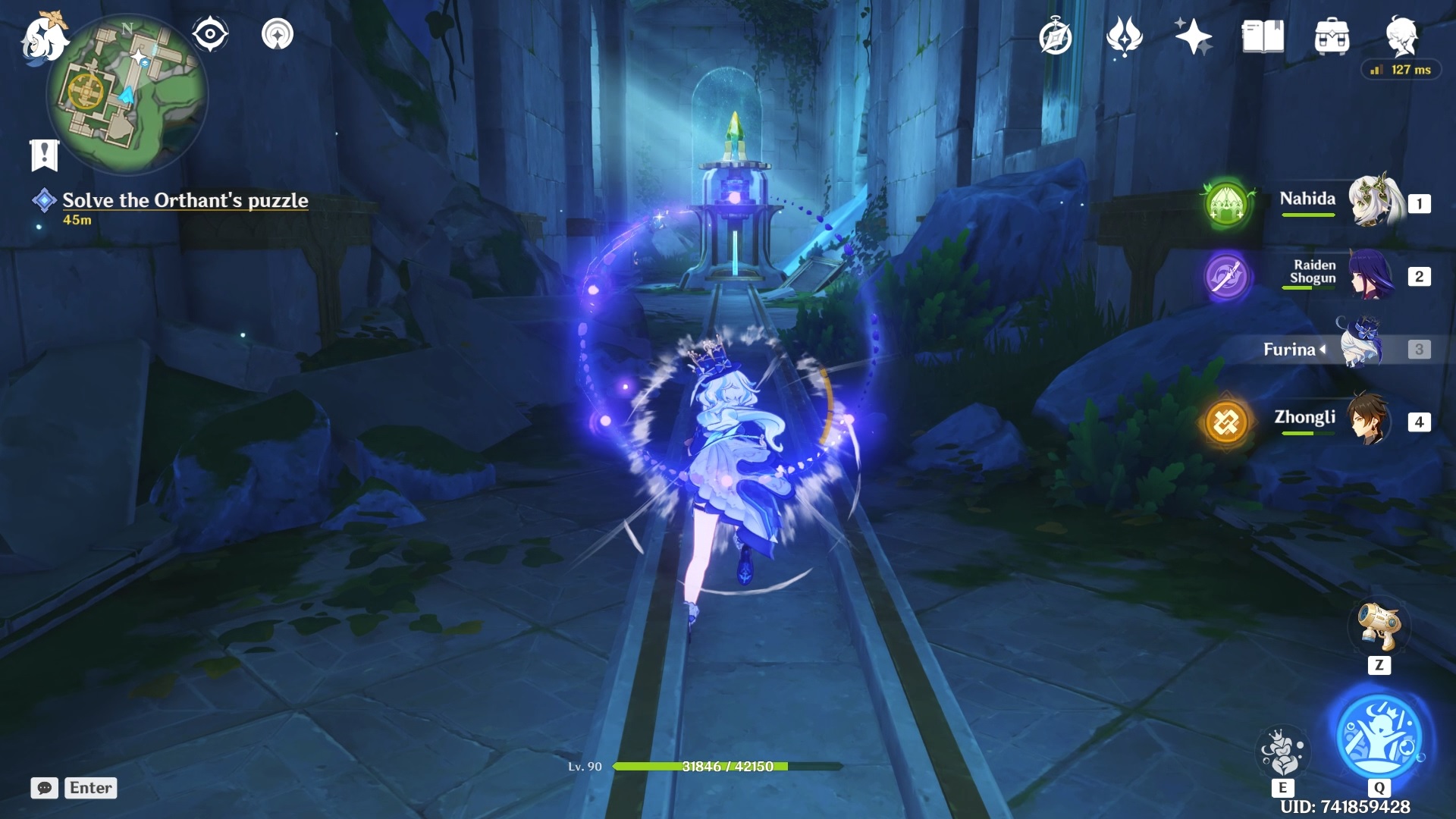Viewport: 1456px width, 819px height.
Task: Open the quest log exclamation bookmark
Action: [44, 155]
